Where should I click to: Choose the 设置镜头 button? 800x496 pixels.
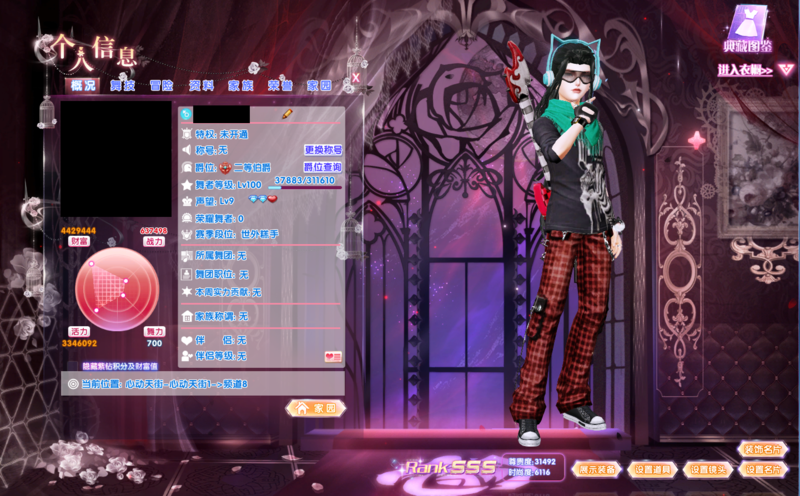coord(709,468)
